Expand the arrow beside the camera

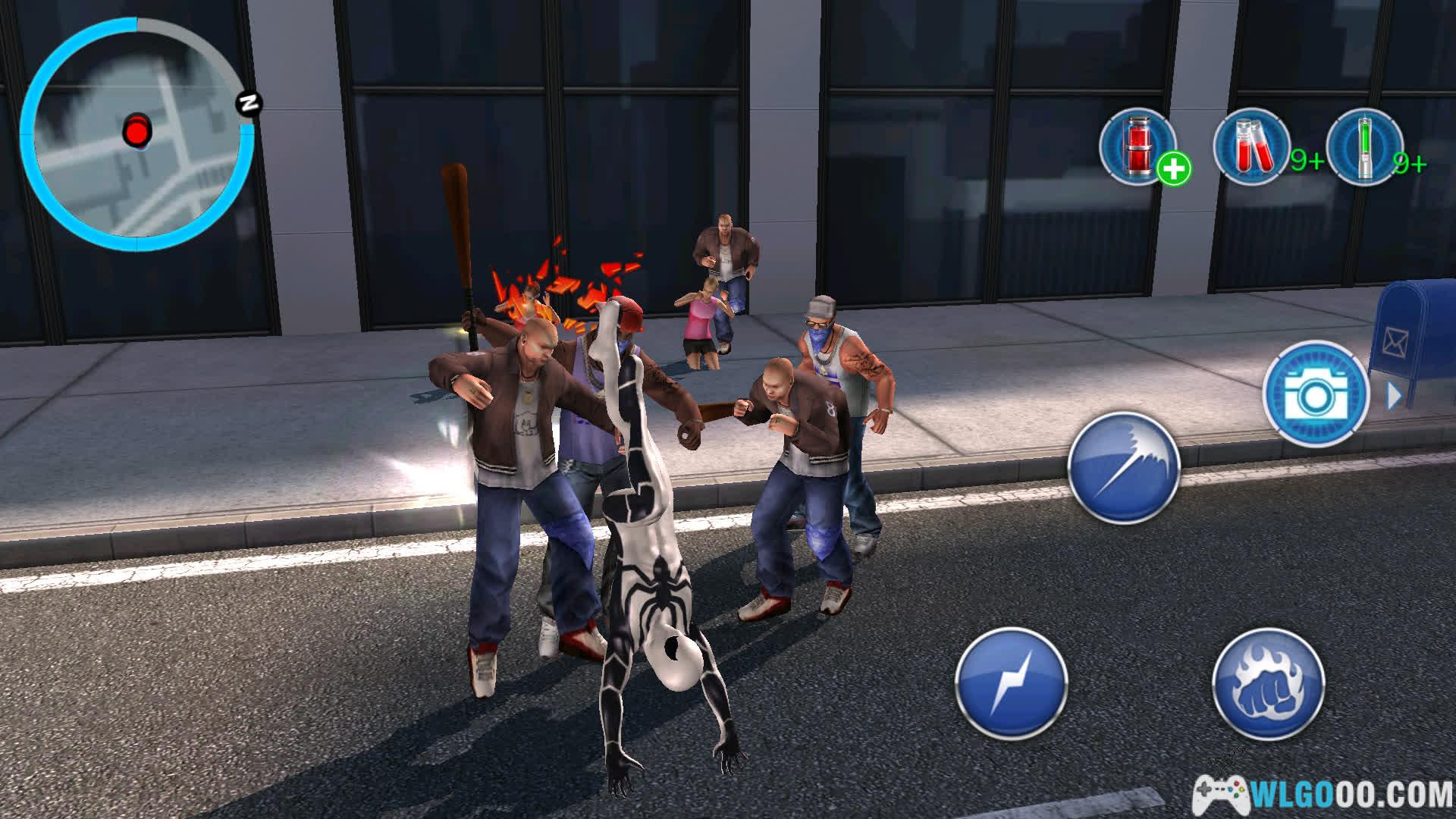coord(1394,395)
